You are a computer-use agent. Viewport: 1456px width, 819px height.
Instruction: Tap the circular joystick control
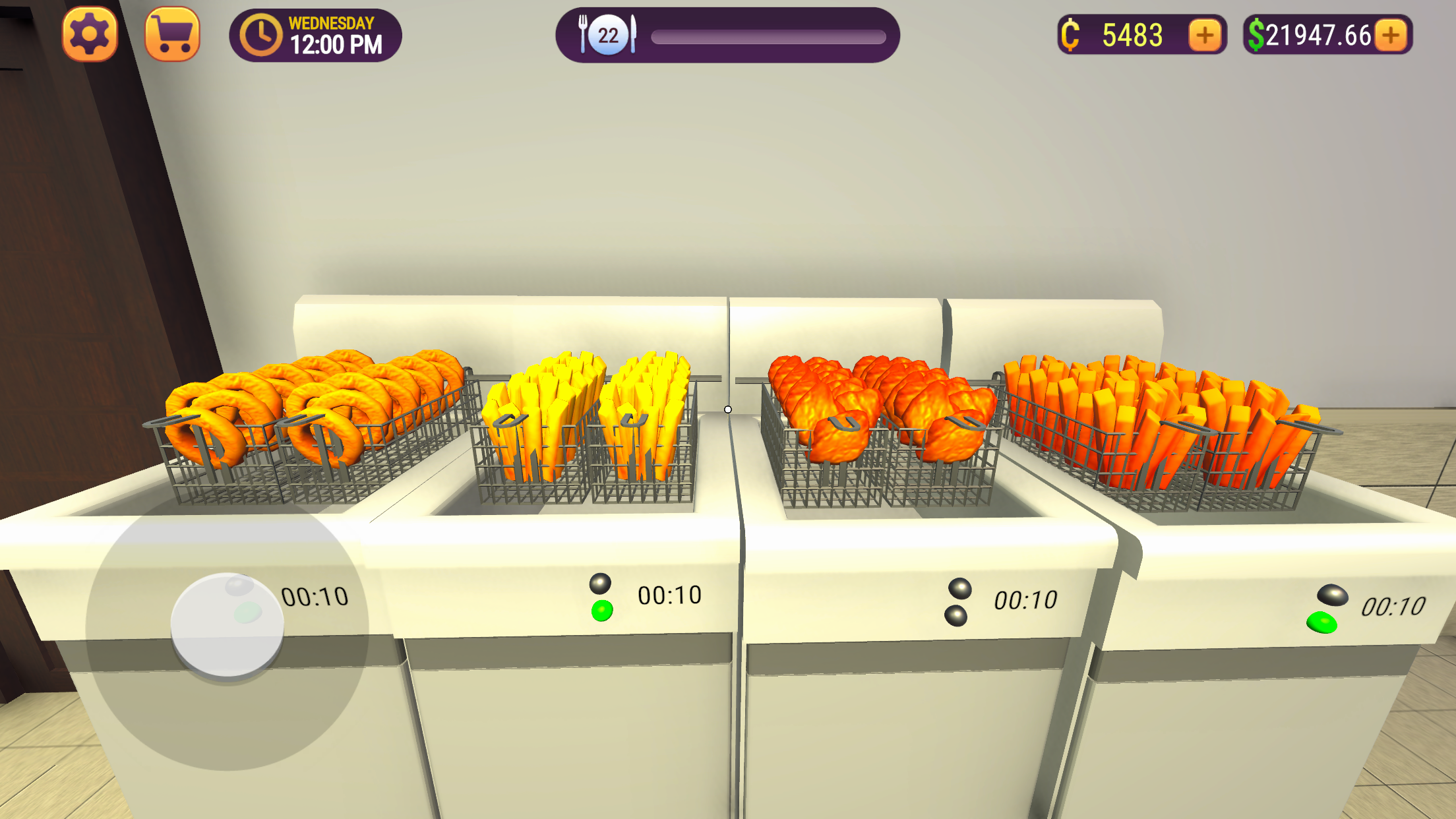pyautogui.click(x=228, y=626)
